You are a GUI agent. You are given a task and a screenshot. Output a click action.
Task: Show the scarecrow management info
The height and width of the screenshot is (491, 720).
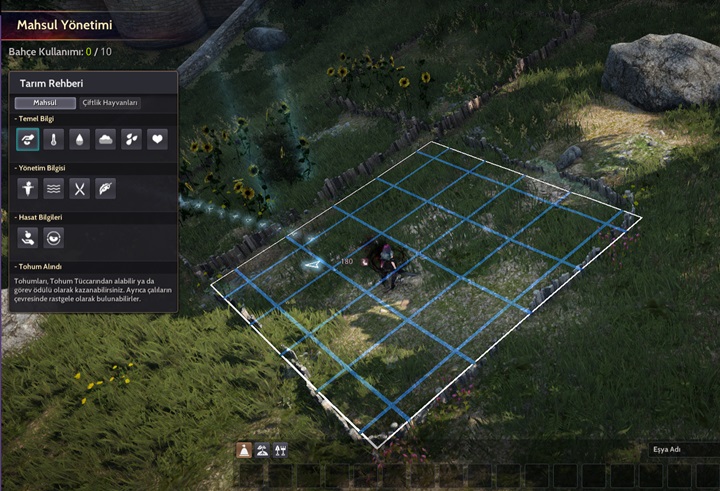click(28, 188)
